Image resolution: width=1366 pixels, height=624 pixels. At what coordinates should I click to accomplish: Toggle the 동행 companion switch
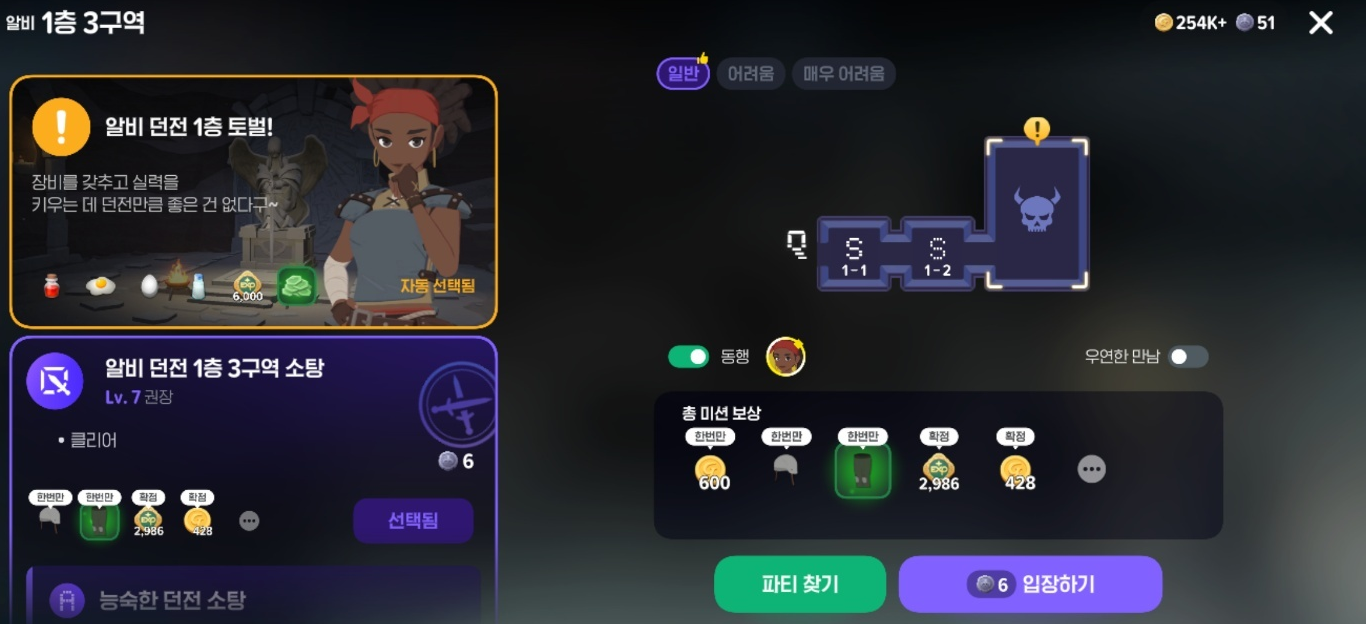688,356
